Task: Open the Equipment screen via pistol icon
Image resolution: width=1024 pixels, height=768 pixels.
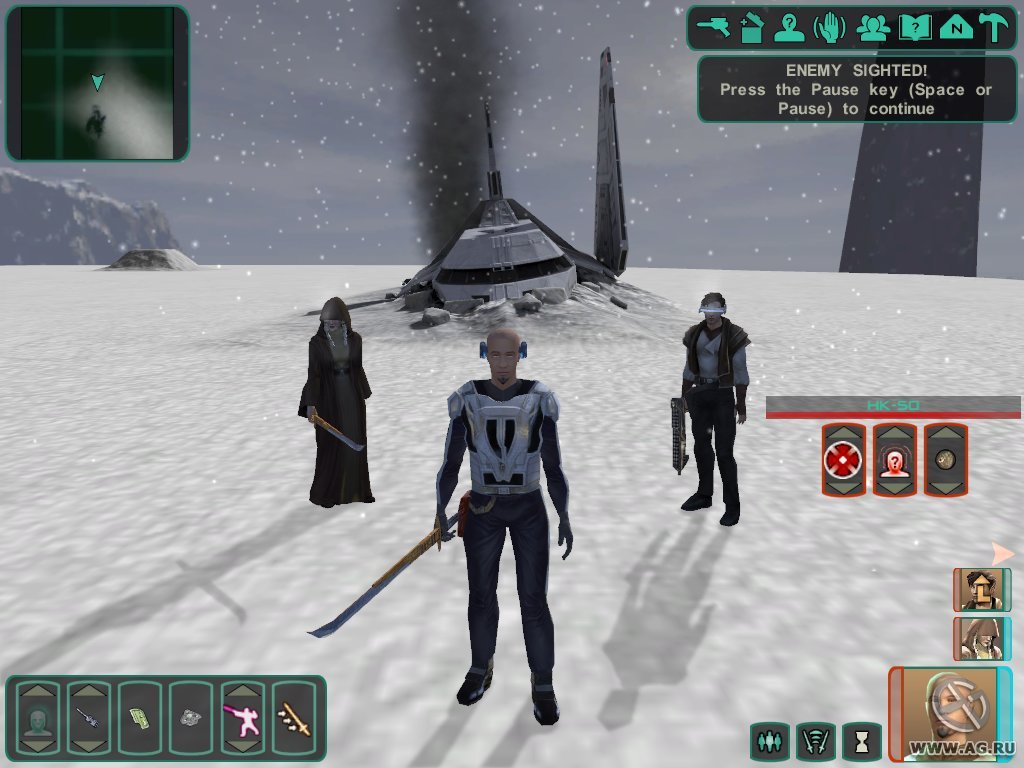Action: [715, 28]
